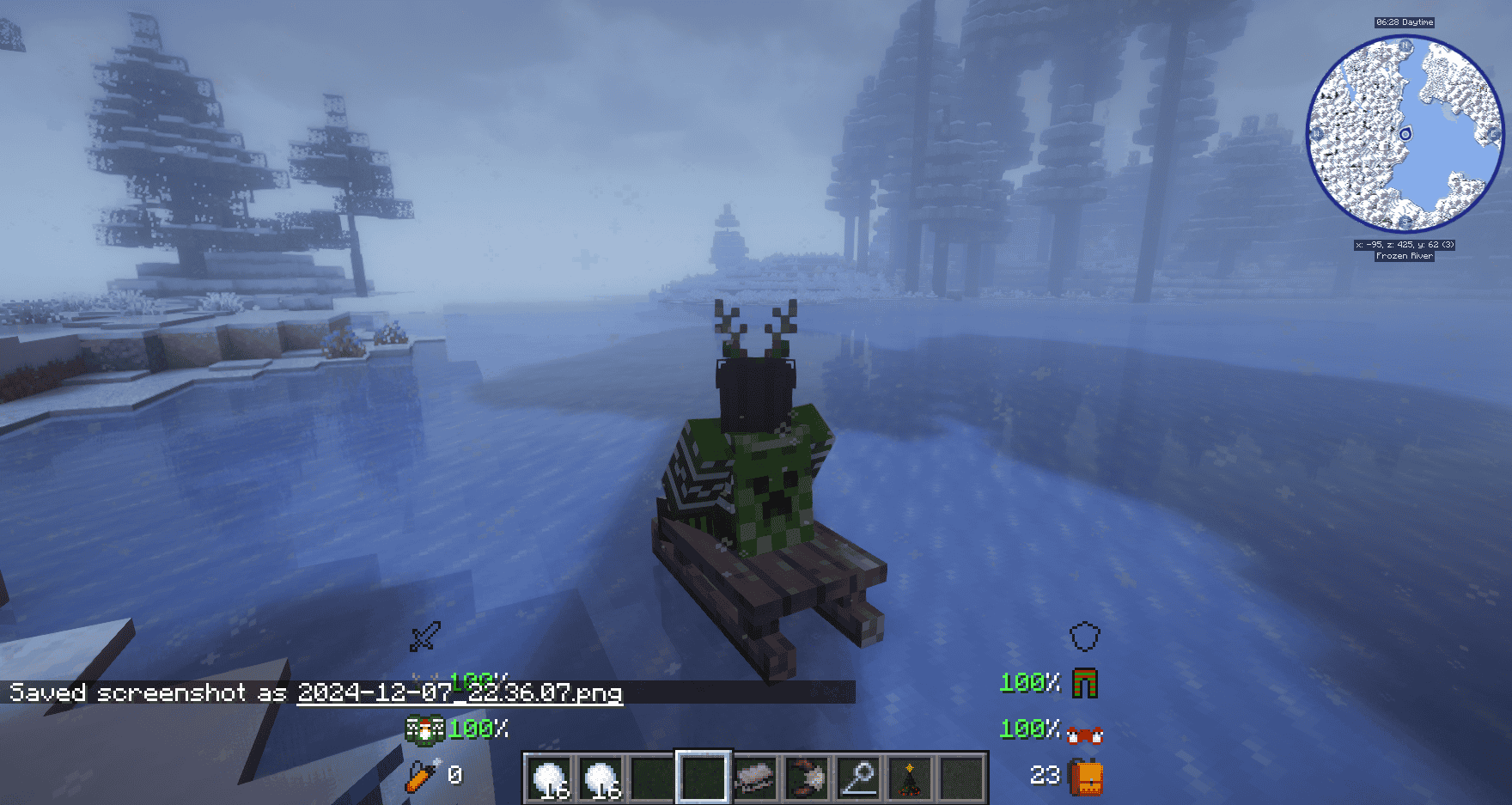Click the firework rocket counter icon
The image size is (1512, 805).
pyautogui.click(x=423, y=775)
